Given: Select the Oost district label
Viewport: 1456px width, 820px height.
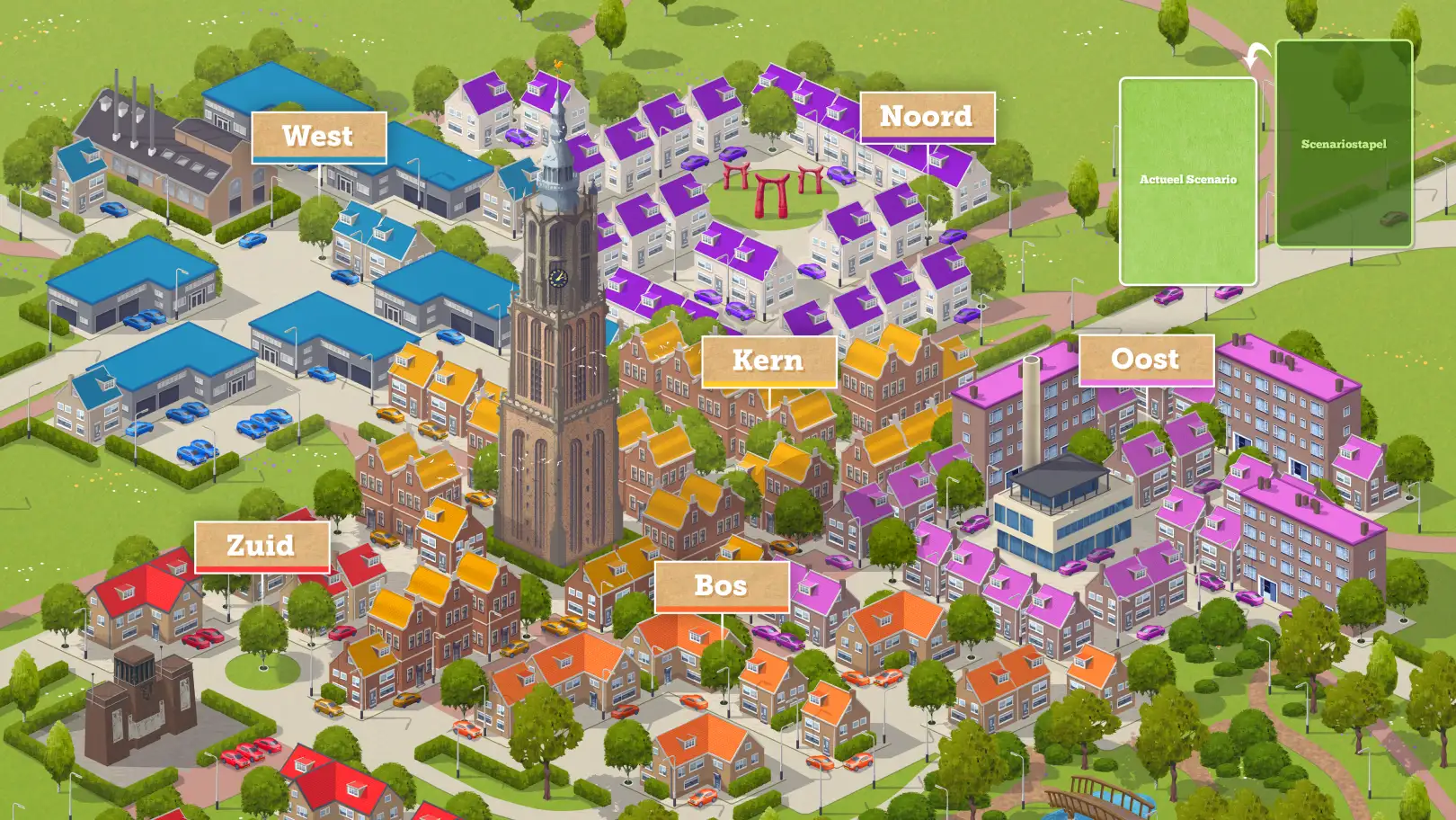Looking at the screenshot, I should click(x=1146, y=360).
